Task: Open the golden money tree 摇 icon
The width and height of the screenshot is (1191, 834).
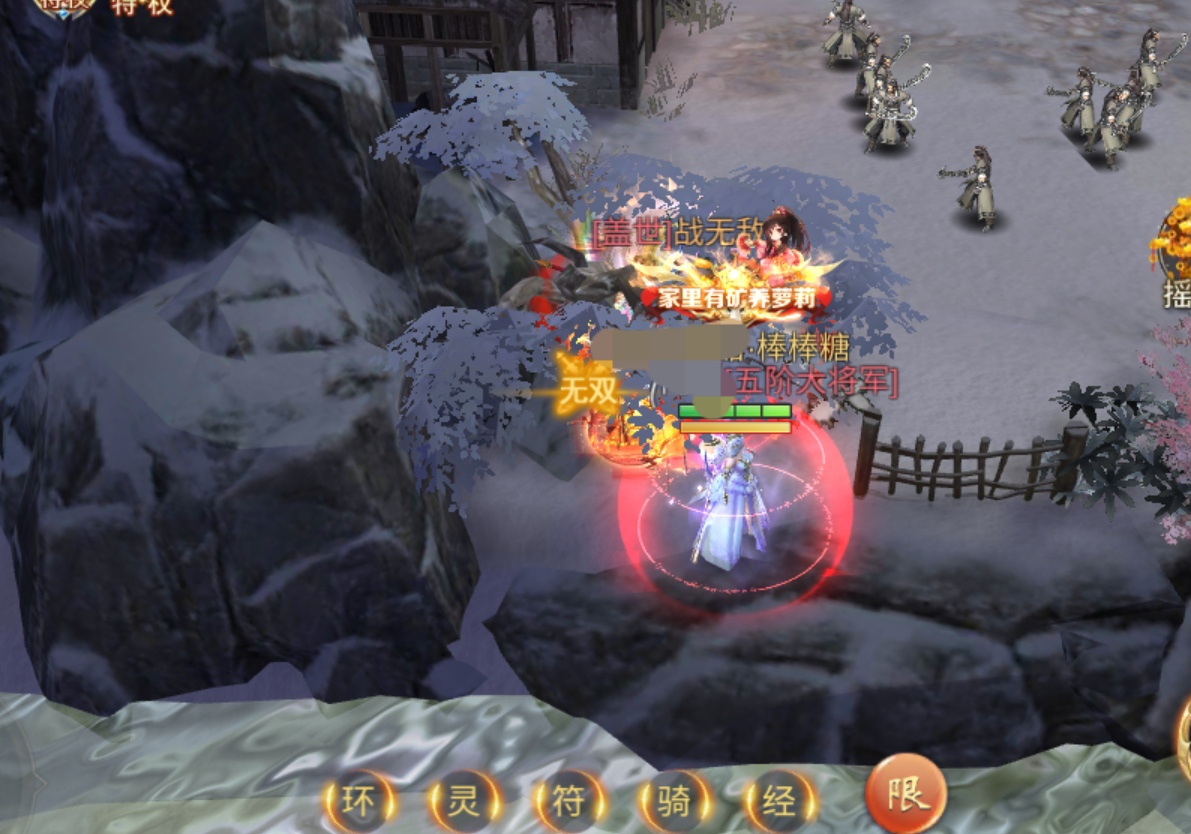Action: tap(1174, 250)
